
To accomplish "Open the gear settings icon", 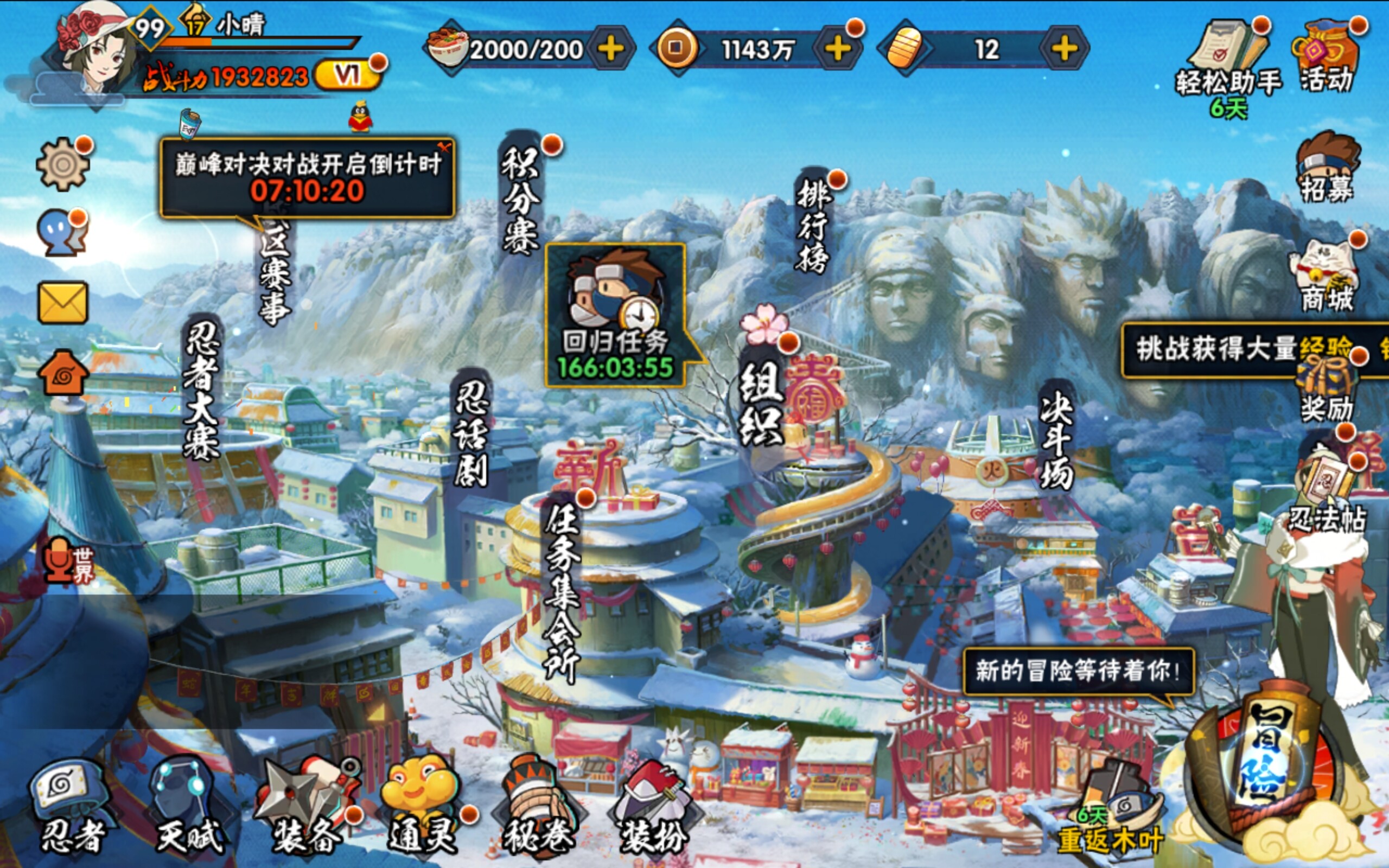I will click(x=62, y=165).
